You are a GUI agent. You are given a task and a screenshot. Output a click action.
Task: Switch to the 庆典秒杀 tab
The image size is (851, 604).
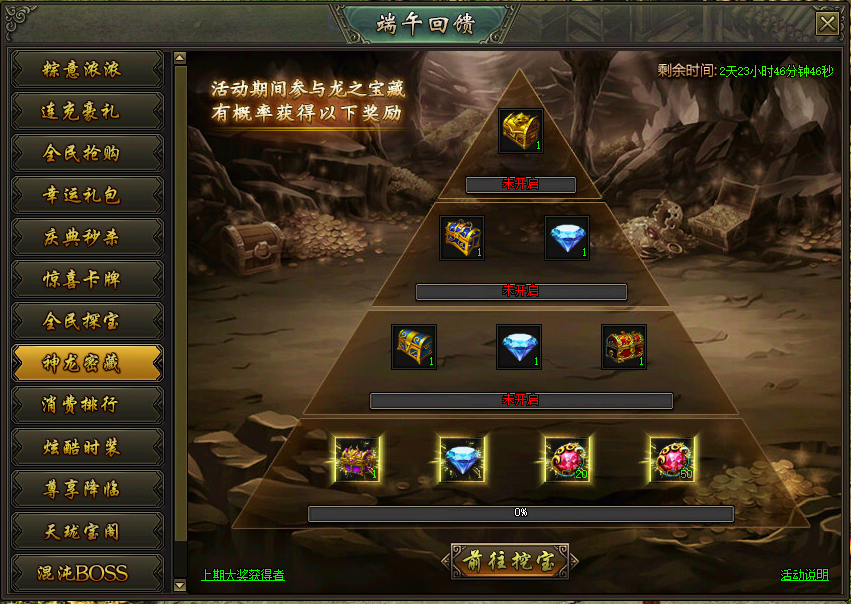(87, 237)
